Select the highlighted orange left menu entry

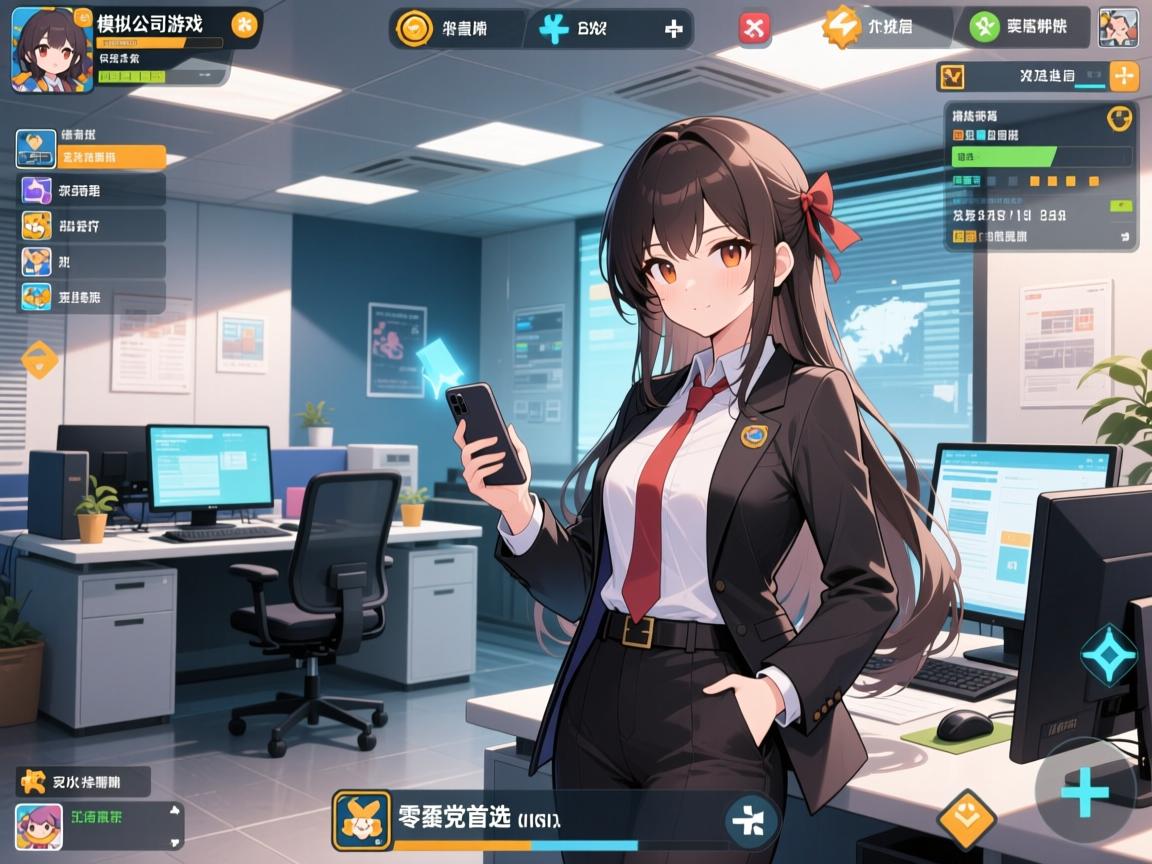90,157
